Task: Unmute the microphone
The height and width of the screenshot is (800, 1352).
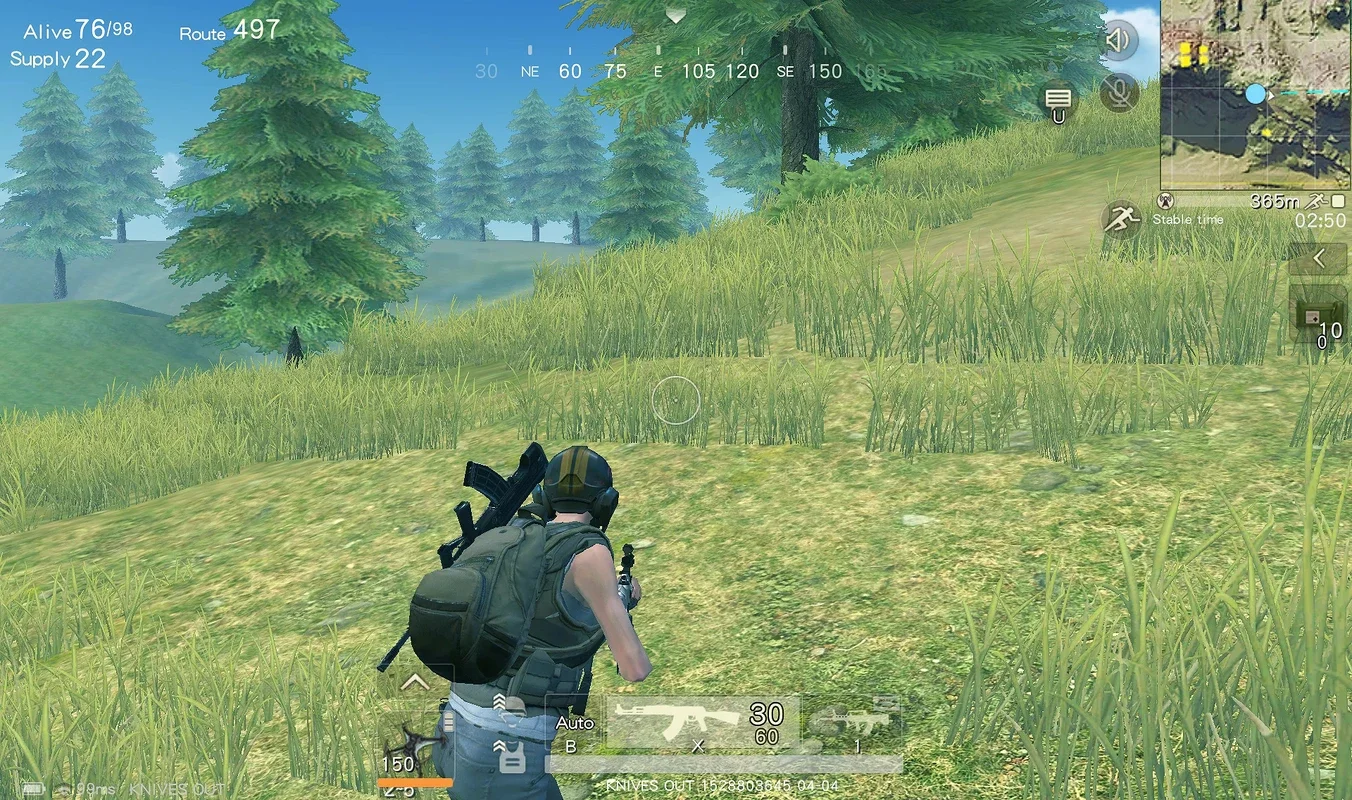Action: (x=1119, y=93)
